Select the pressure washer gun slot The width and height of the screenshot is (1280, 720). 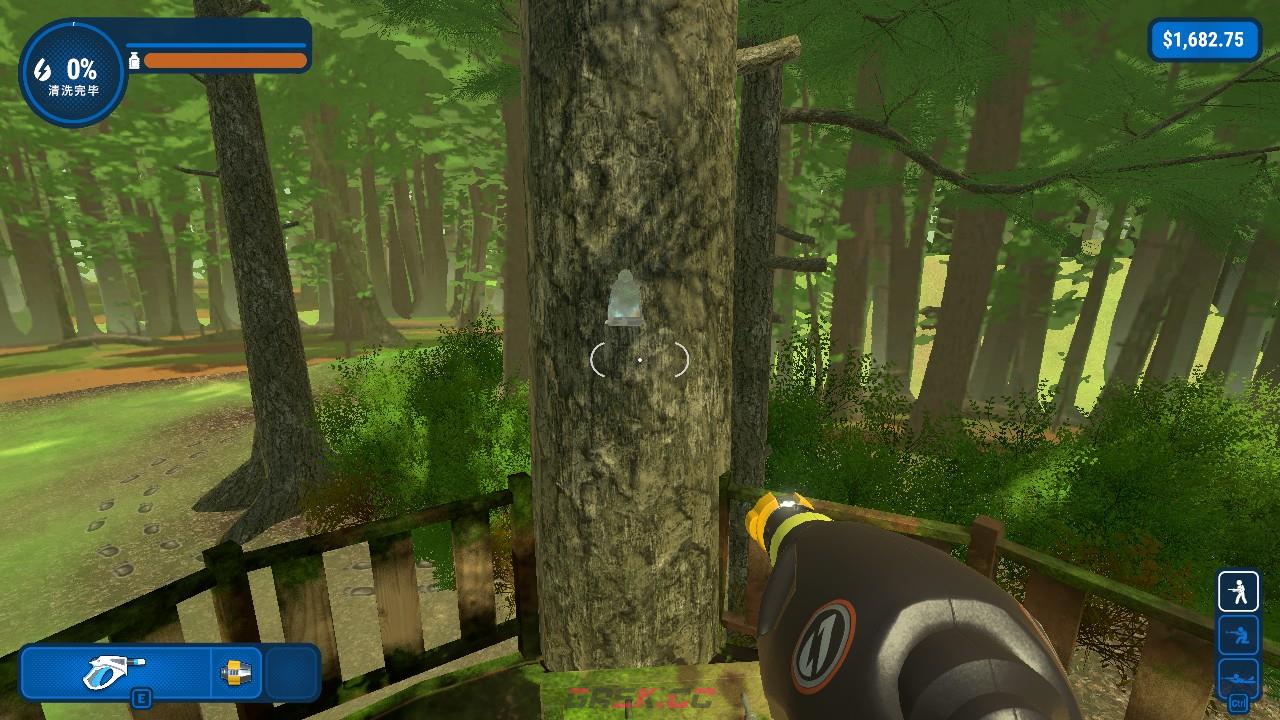[116, 671]
